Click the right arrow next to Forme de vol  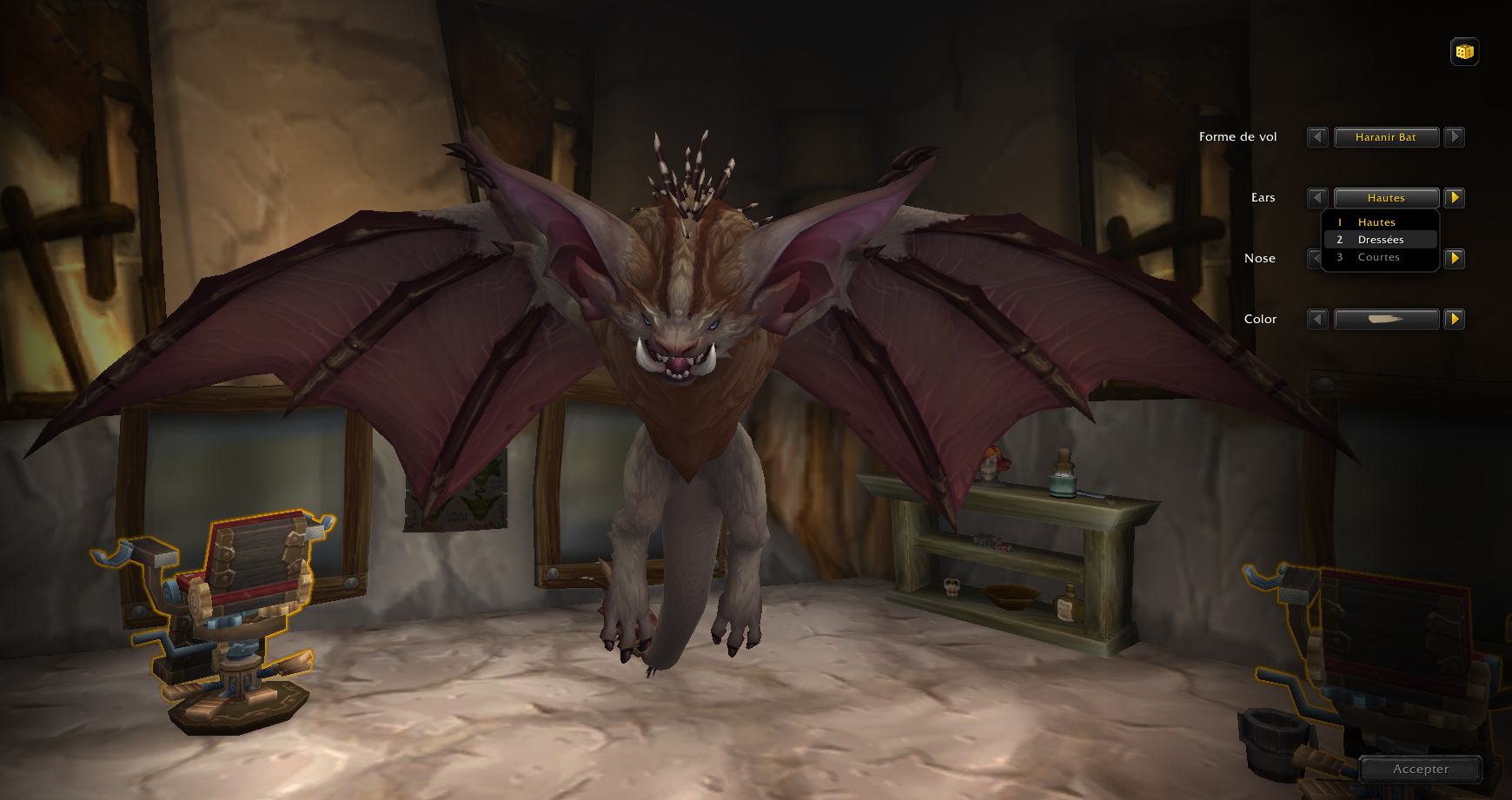(1455, 136)
